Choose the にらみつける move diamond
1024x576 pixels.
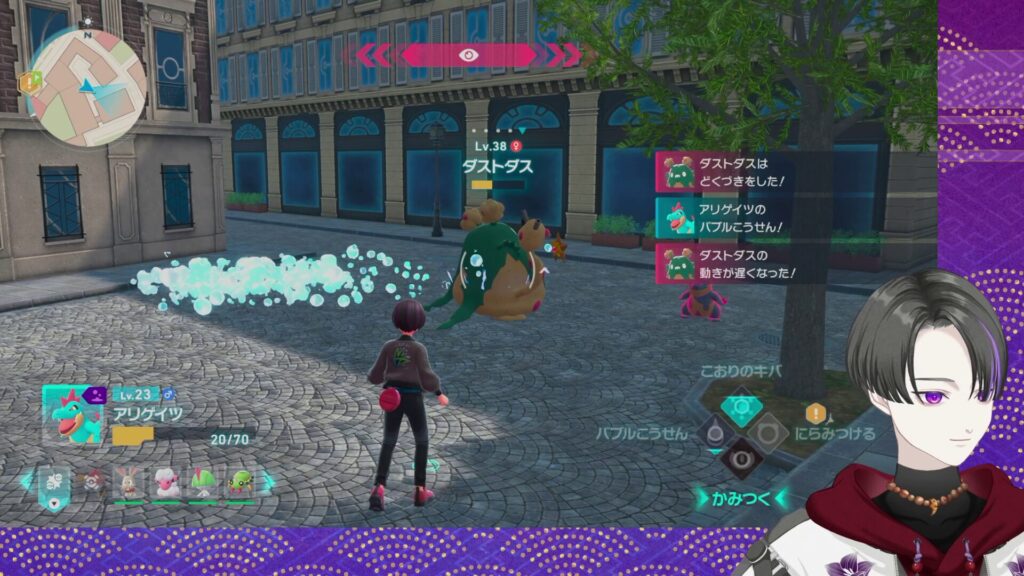768,433
